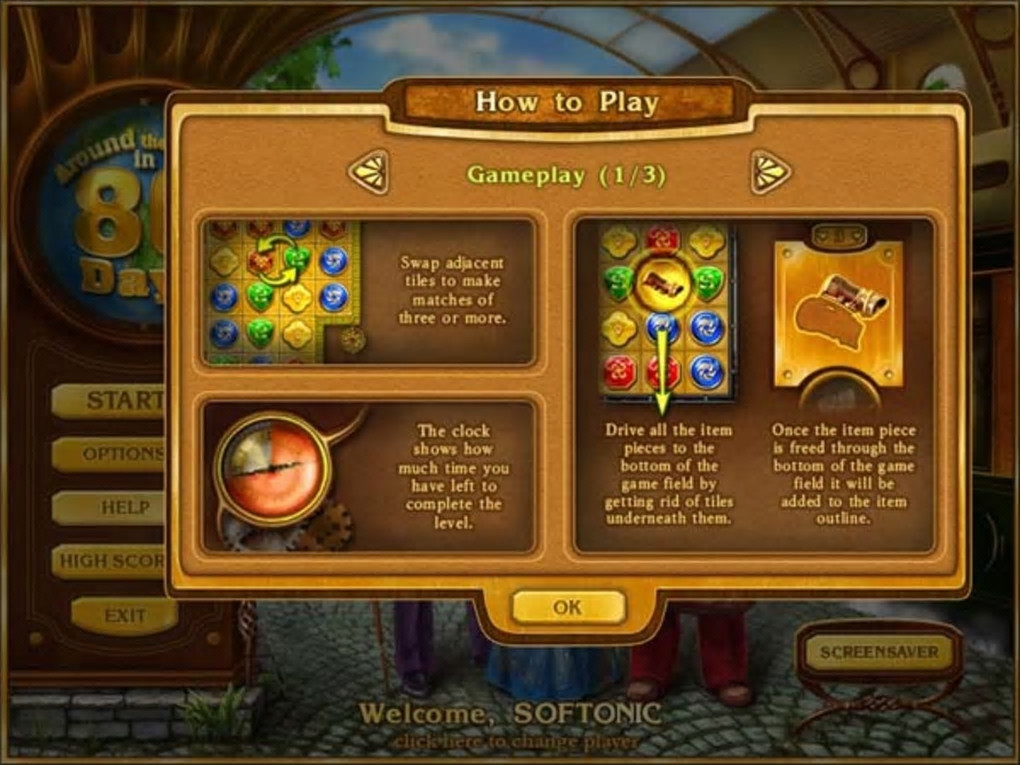1020x765 pixels.
Task: Open the Help menu entry
Action: coord(112,508)
